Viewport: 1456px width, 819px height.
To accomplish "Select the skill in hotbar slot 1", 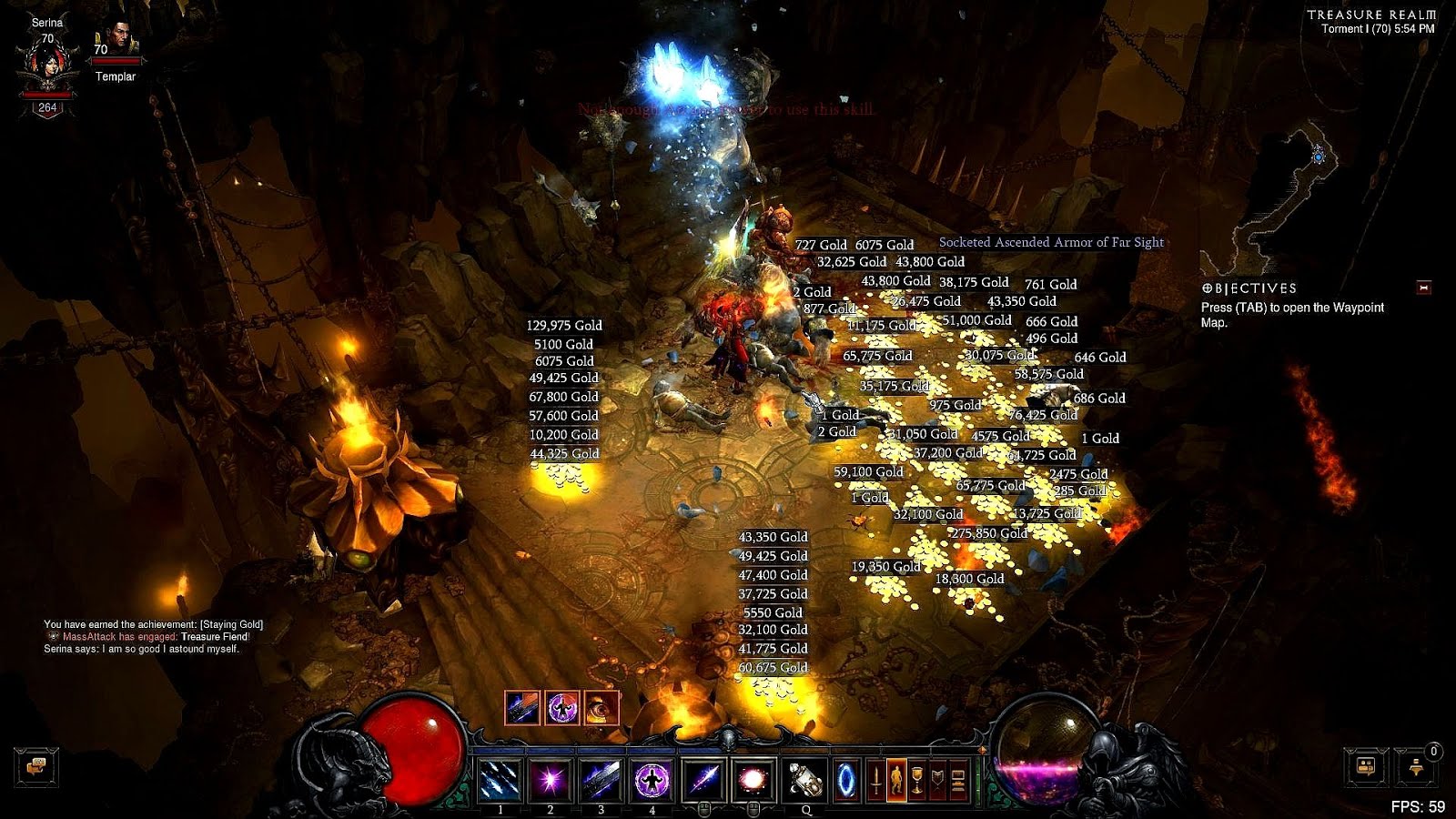I will 501,780.
